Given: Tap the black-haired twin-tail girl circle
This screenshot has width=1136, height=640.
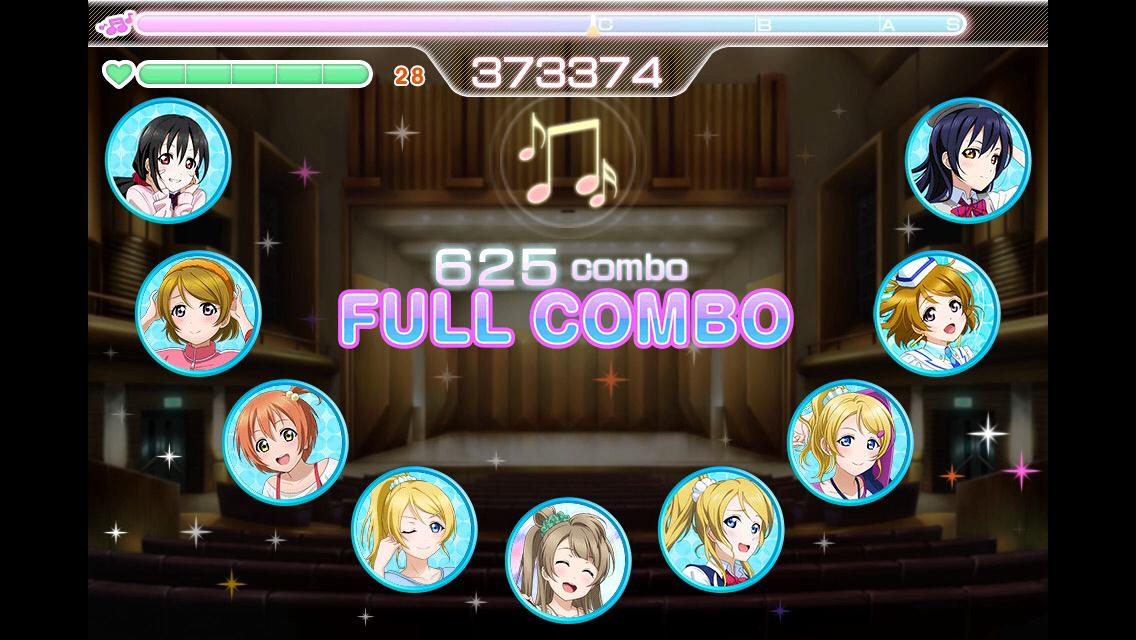Looking at the screenshot, I should 168,160.
